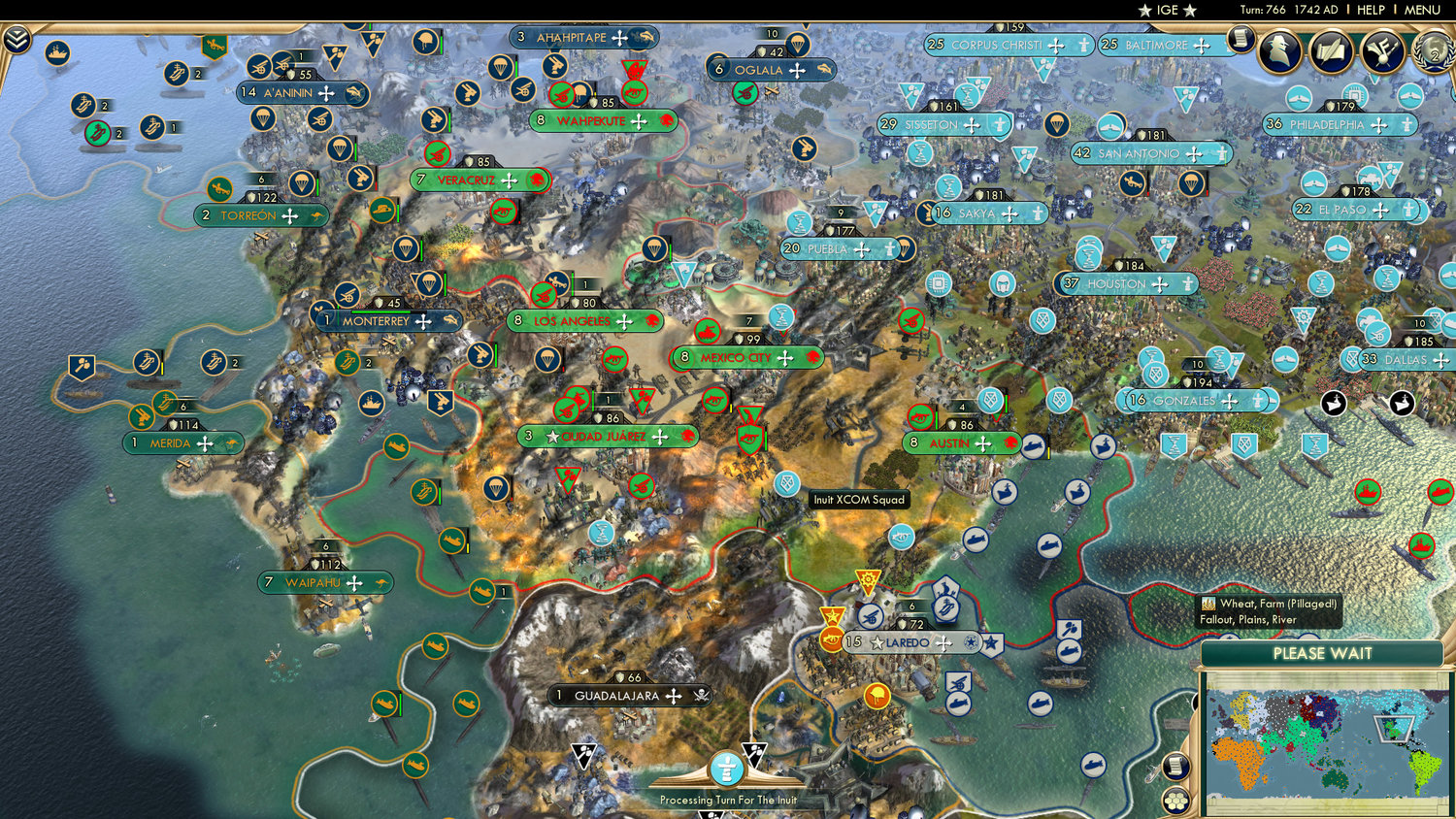This screenshot has height=819, width=1456.
Task: Click the Wheat Farm pillaged tooltip panel
Action: 1267,612
